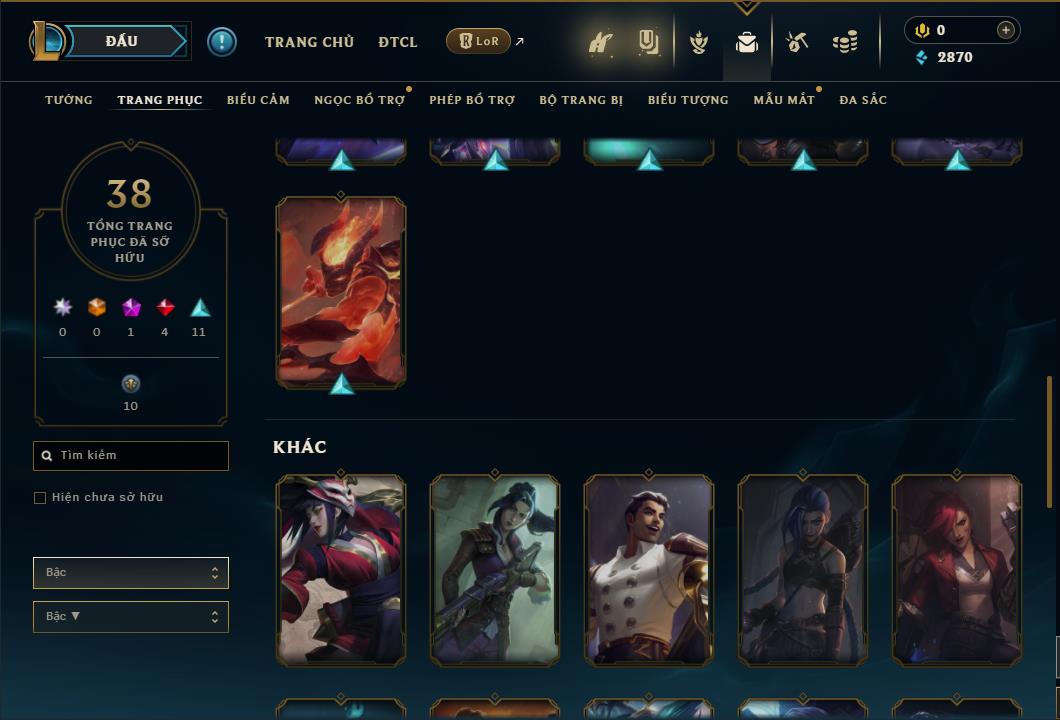Open the NGỌC BỔ TRỢ tab
This screenshot has width=1060, height=720.
(x=359, y=100)
